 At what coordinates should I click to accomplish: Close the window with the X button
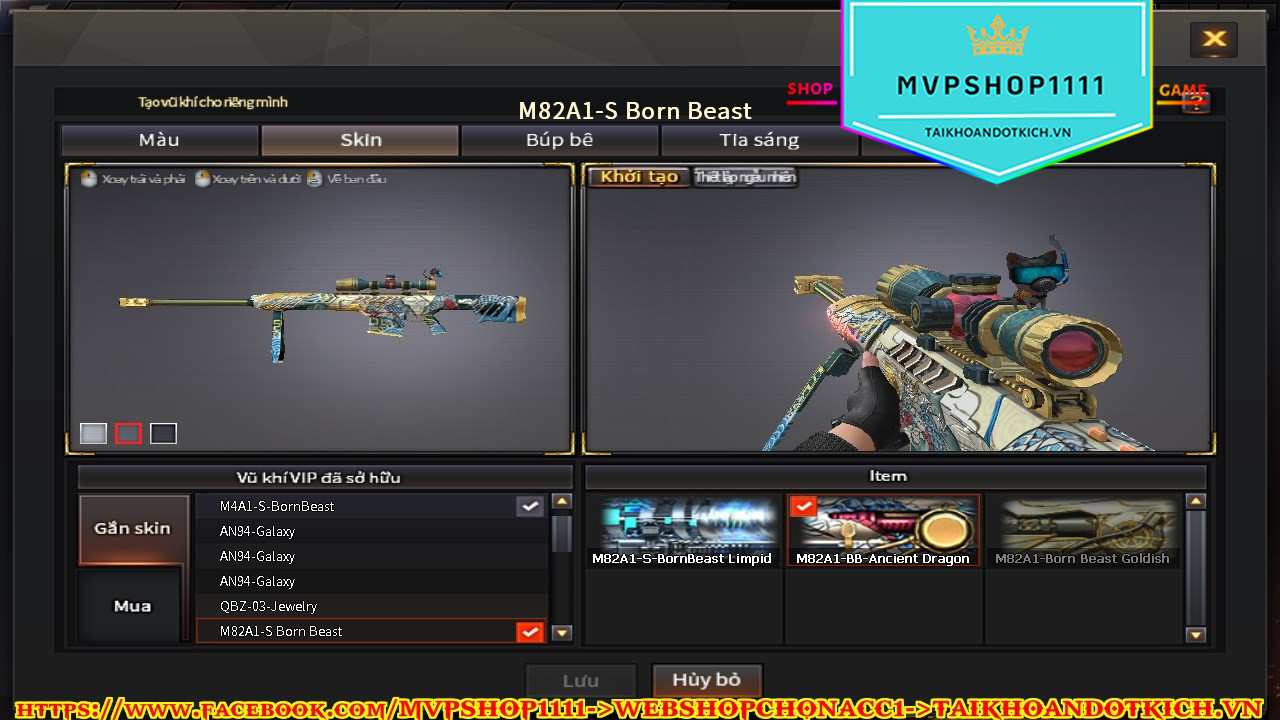[1214, 39]
